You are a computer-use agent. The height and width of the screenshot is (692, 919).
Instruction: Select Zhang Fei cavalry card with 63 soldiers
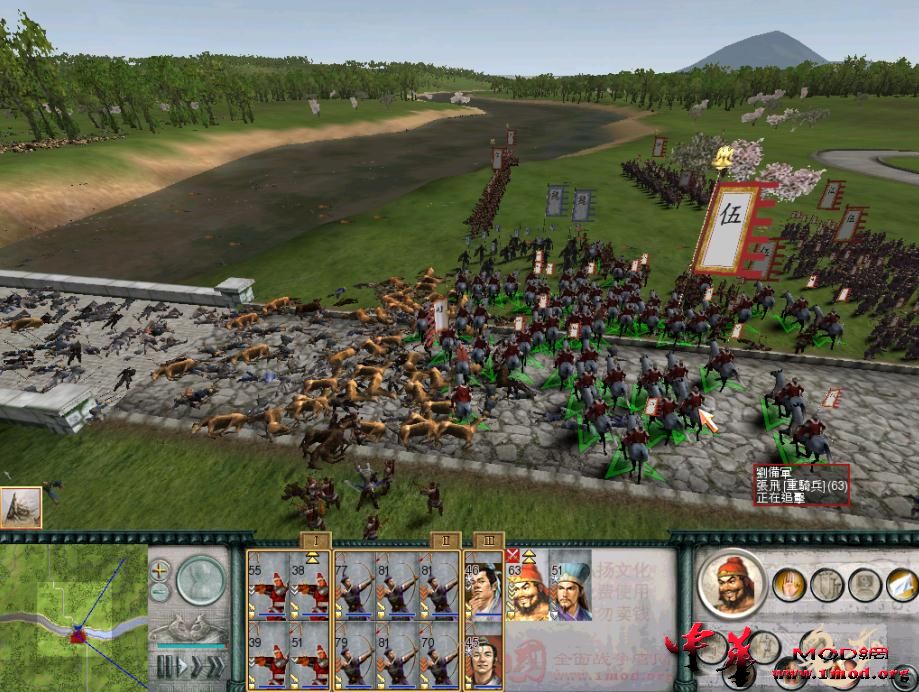(x=526, y=585)
